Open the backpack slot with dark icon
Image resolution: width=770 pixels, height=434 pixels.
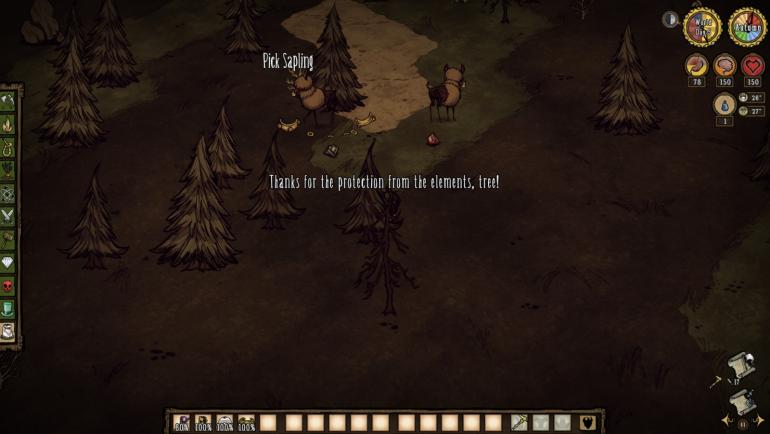click(x=587, y=423)
